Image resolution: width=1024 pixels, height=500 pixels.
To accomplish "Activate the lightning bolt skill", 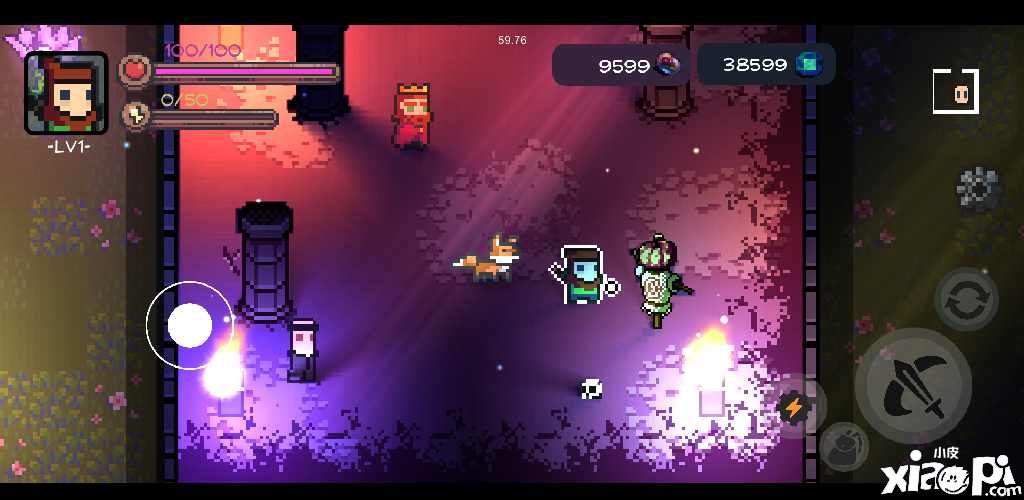I will pos(794,407).
